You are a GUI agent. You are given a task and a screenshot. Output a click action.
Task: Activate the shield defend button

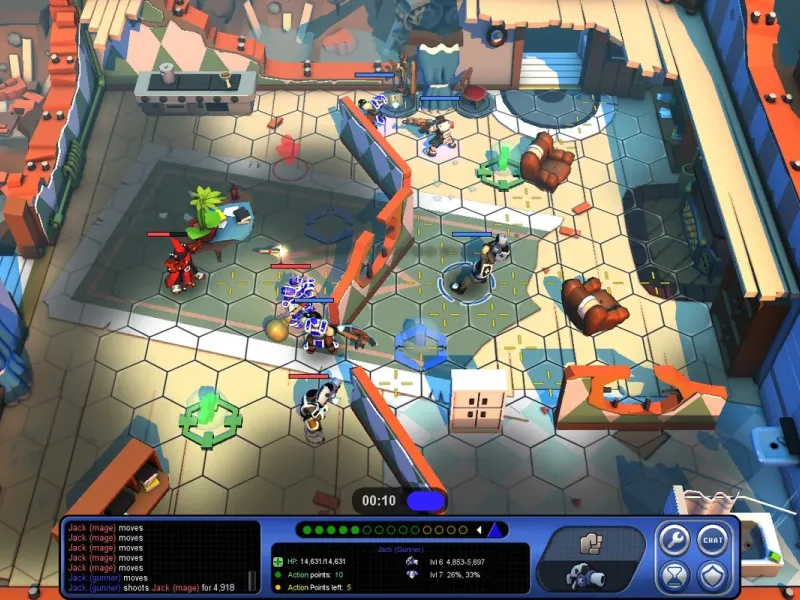(711, 576)
